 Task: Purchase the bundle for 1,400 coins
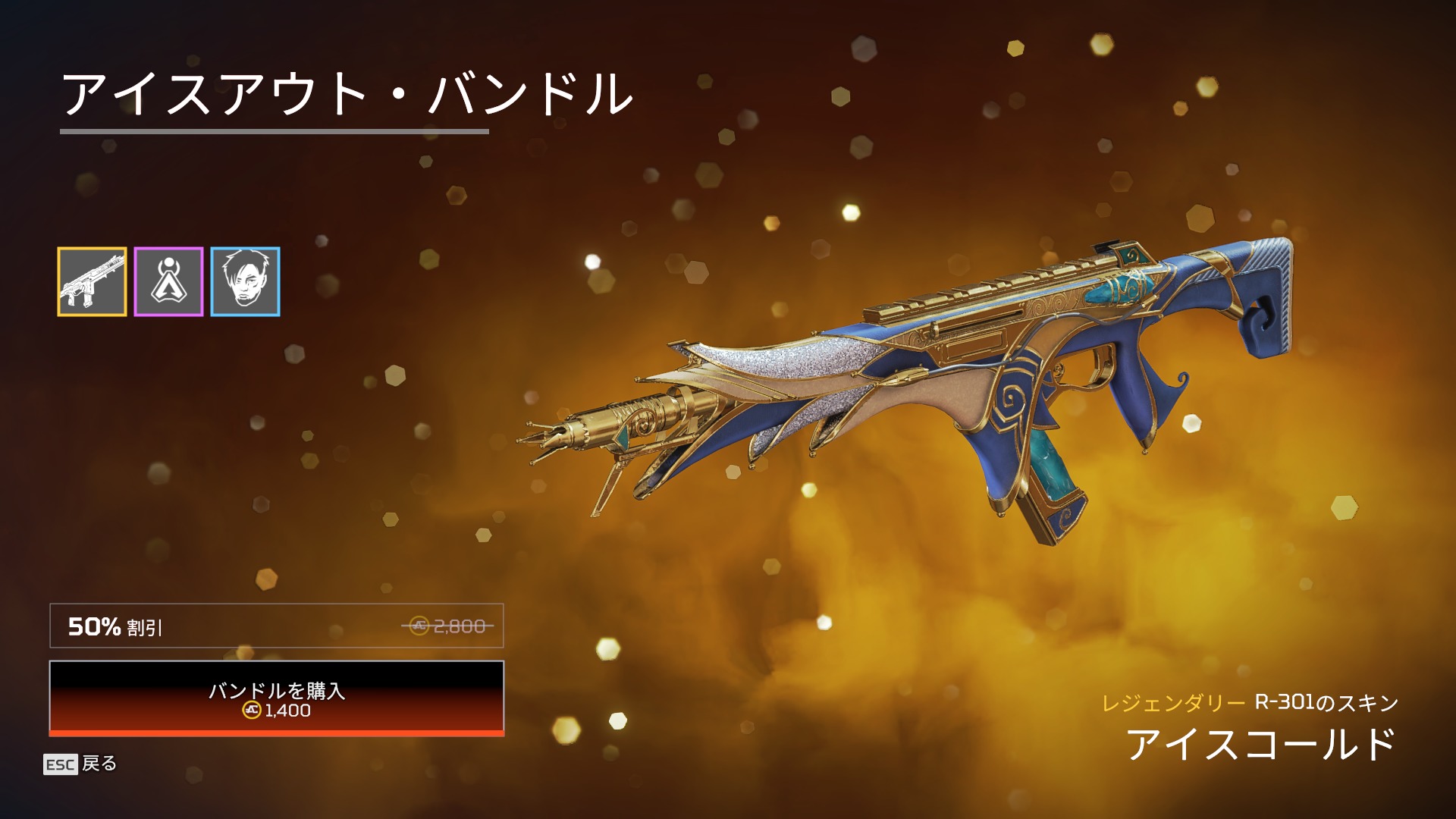tap(276, 698)
